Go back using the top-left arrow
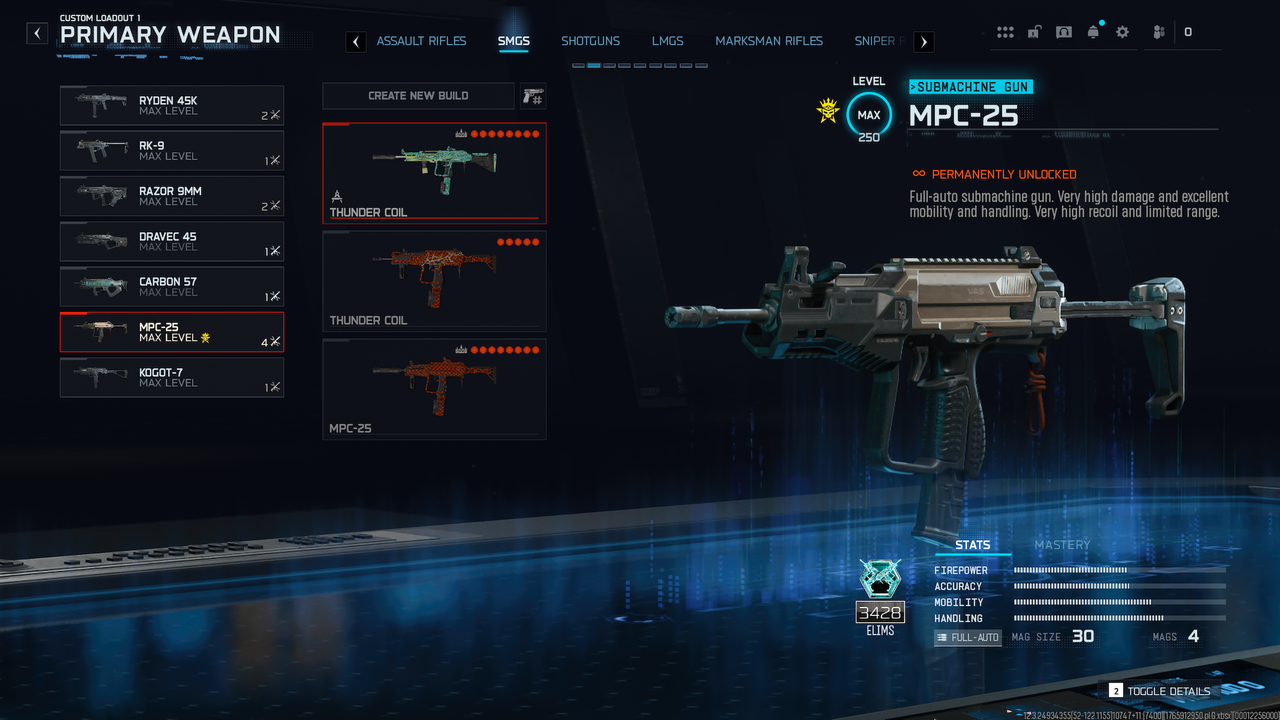Screen dimensions: 1280x720 [x=37, y=33]
